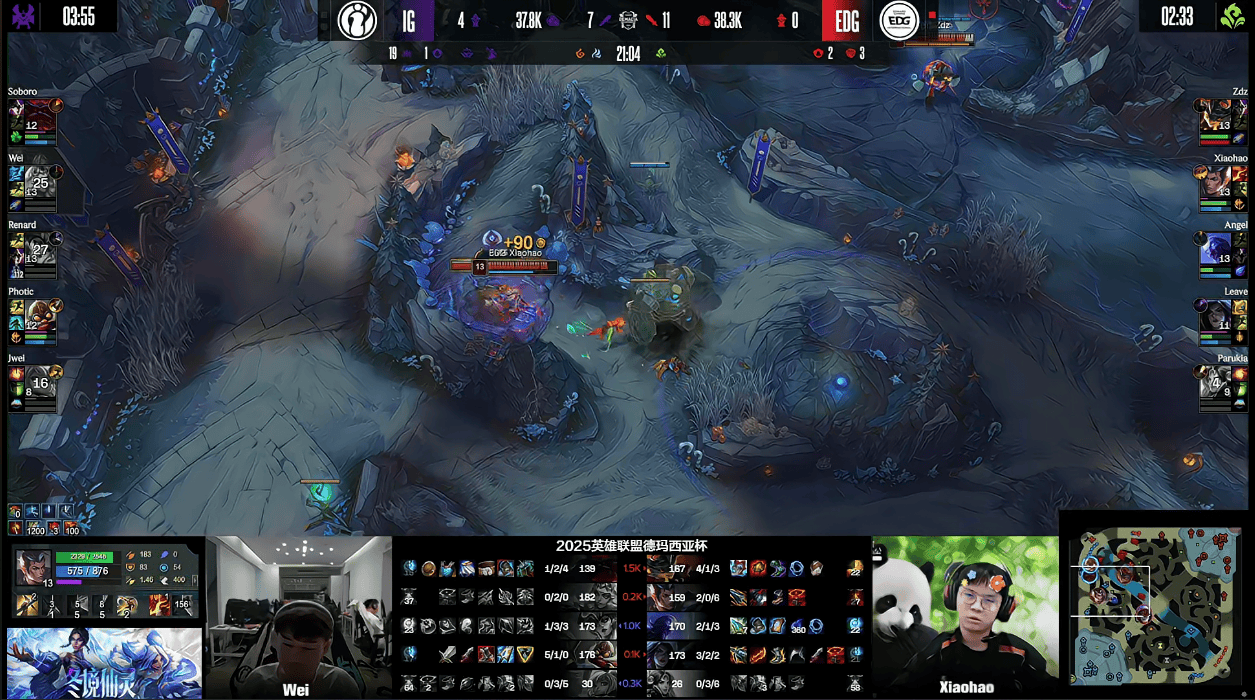The width and height of the screenshot is (1255, 700).
Task: Select Jwei's champion portrait
Action: click(40, 381)
